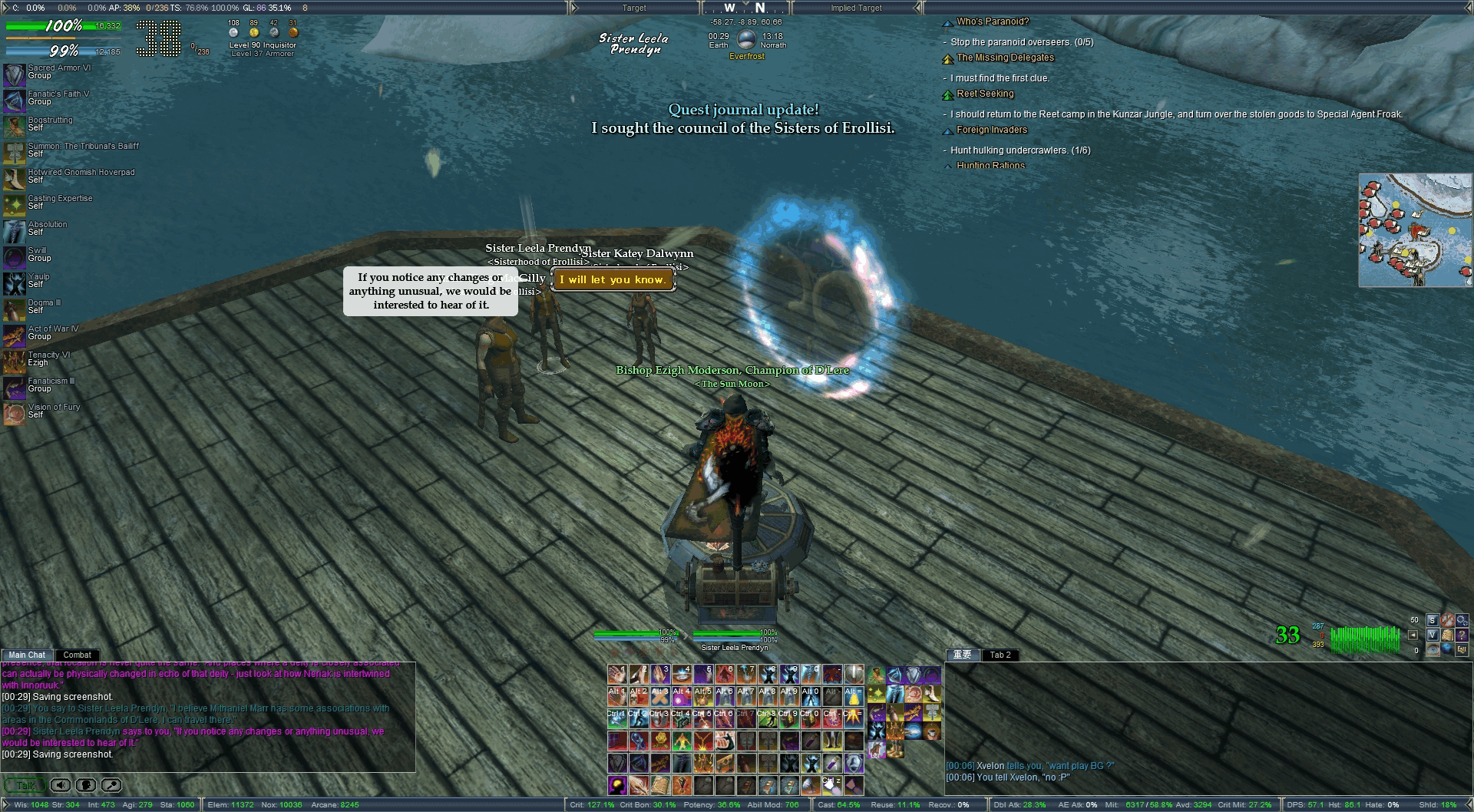
Task: Choose the "I will let you know." reply
Action: [613, 280]
